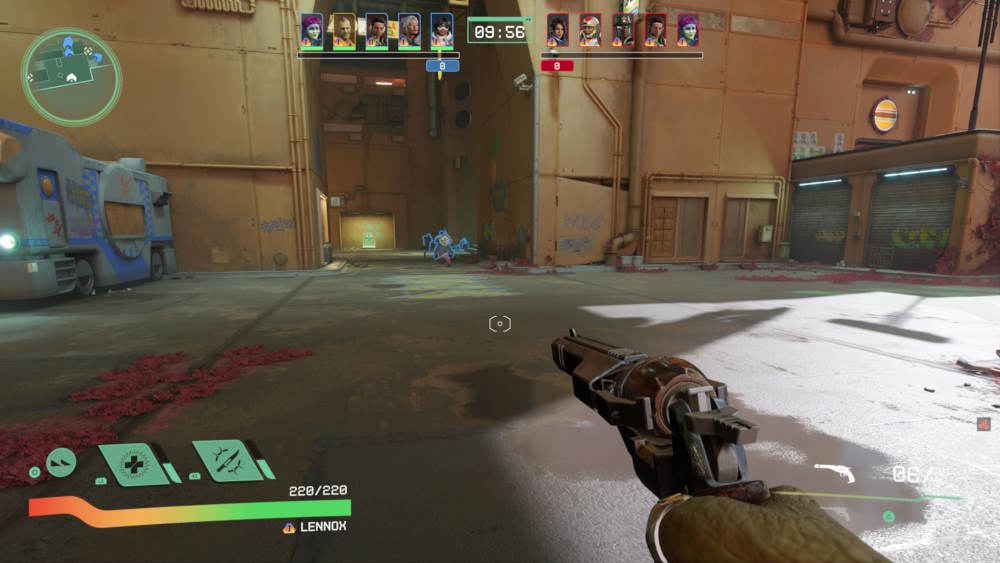Click the circular minimap

coord(71,77)
